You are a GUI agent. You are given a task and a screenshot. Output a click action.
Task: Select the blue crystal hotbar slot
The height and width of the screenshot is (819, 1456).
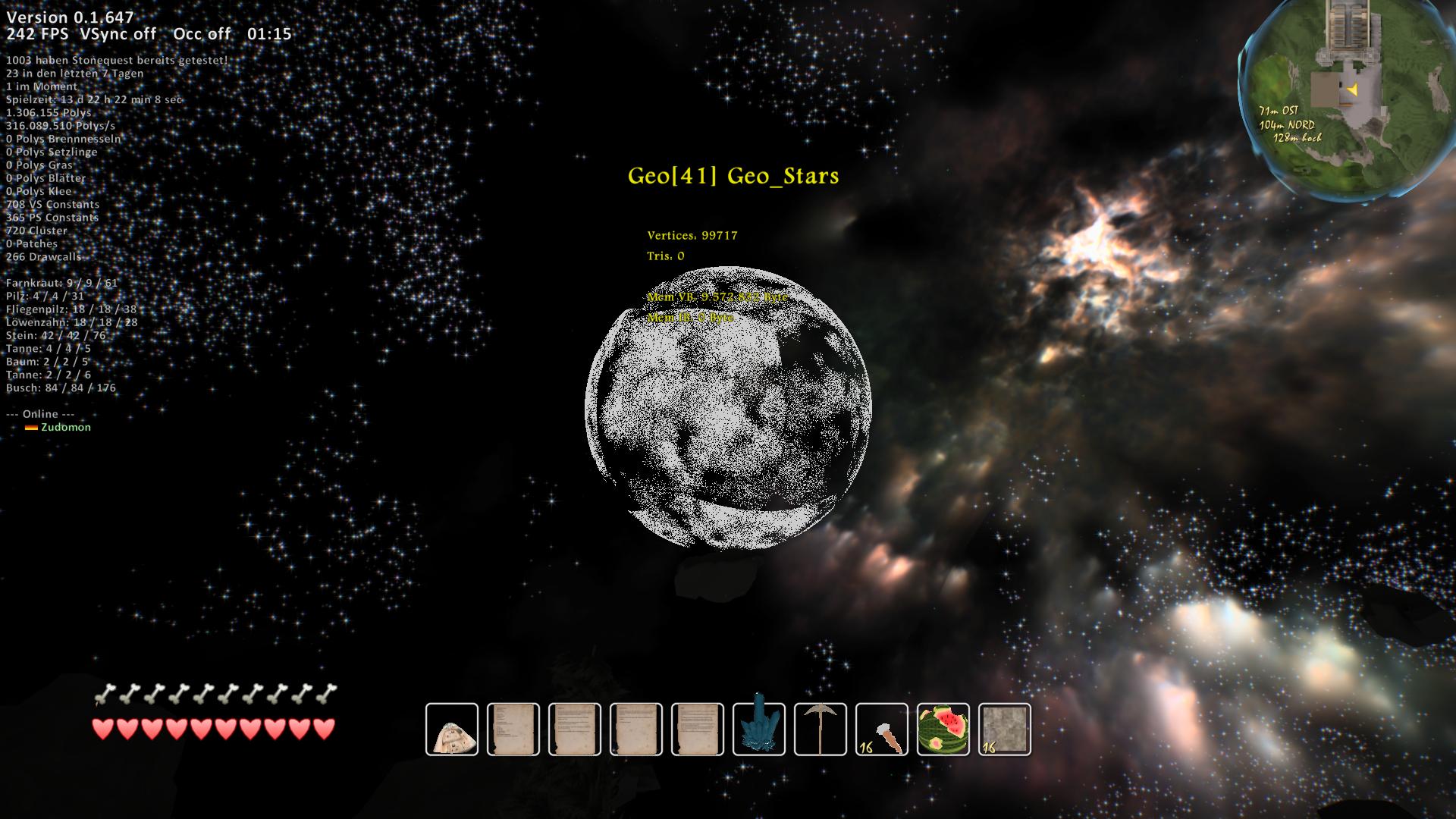(x=759, y=729)
